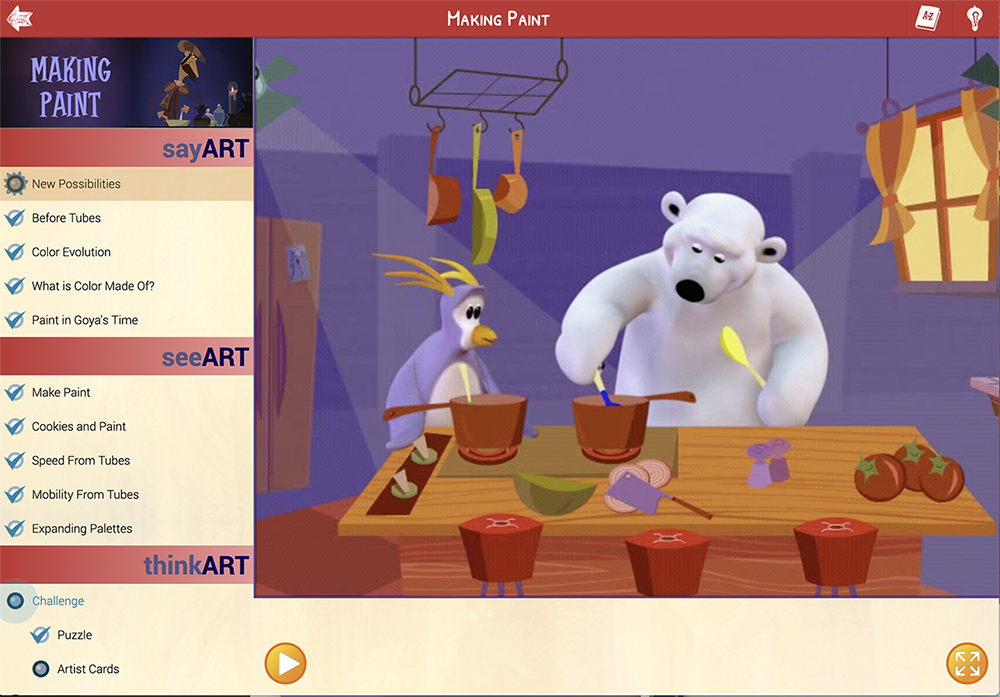This screenshot has width=1000, height=697.
Task: Choose Paint in Goya's Time
Action: [x=85, y=320]
